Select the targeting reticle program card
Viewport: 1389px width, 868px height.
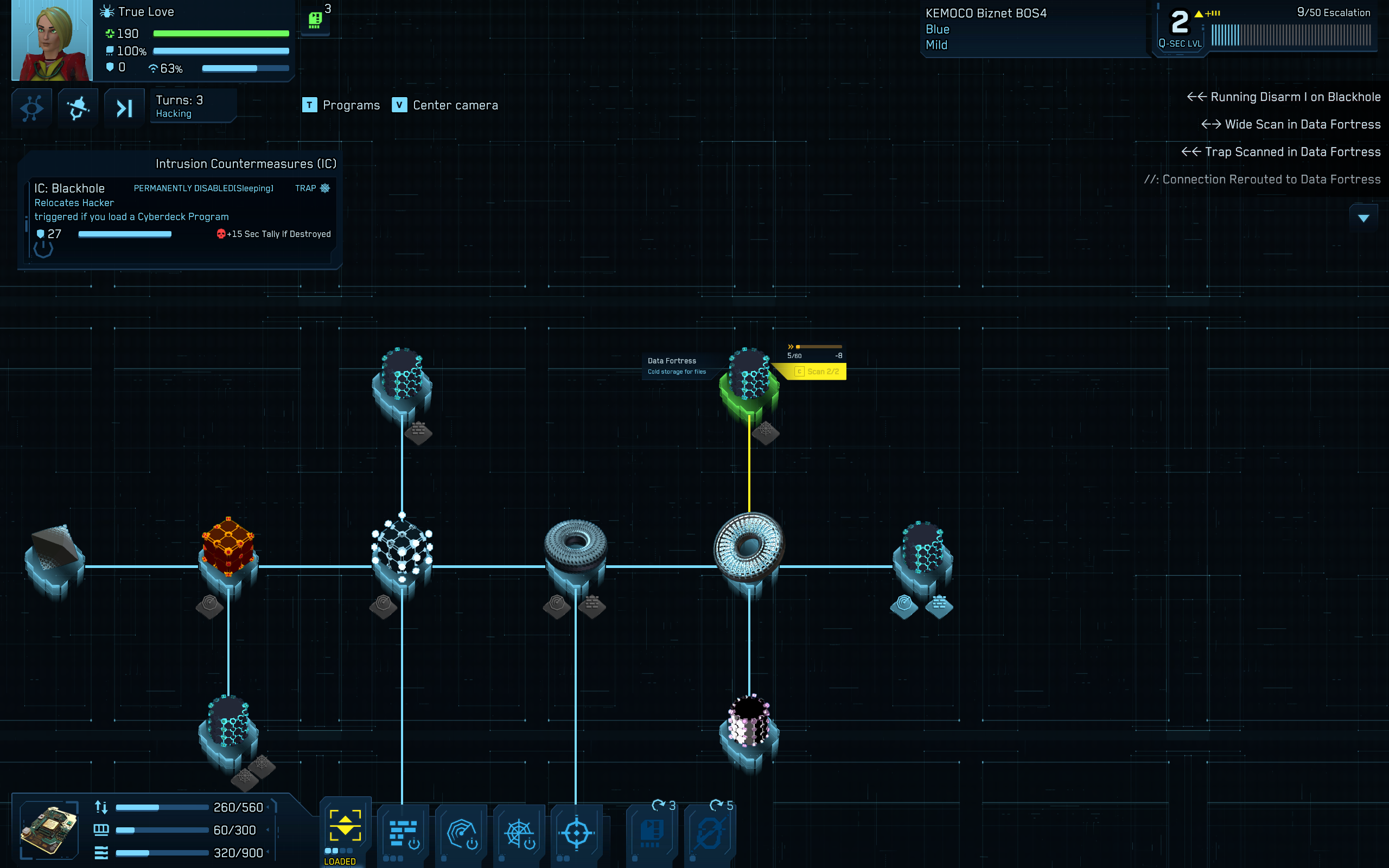pyautogui.click(x=576, y=832)
